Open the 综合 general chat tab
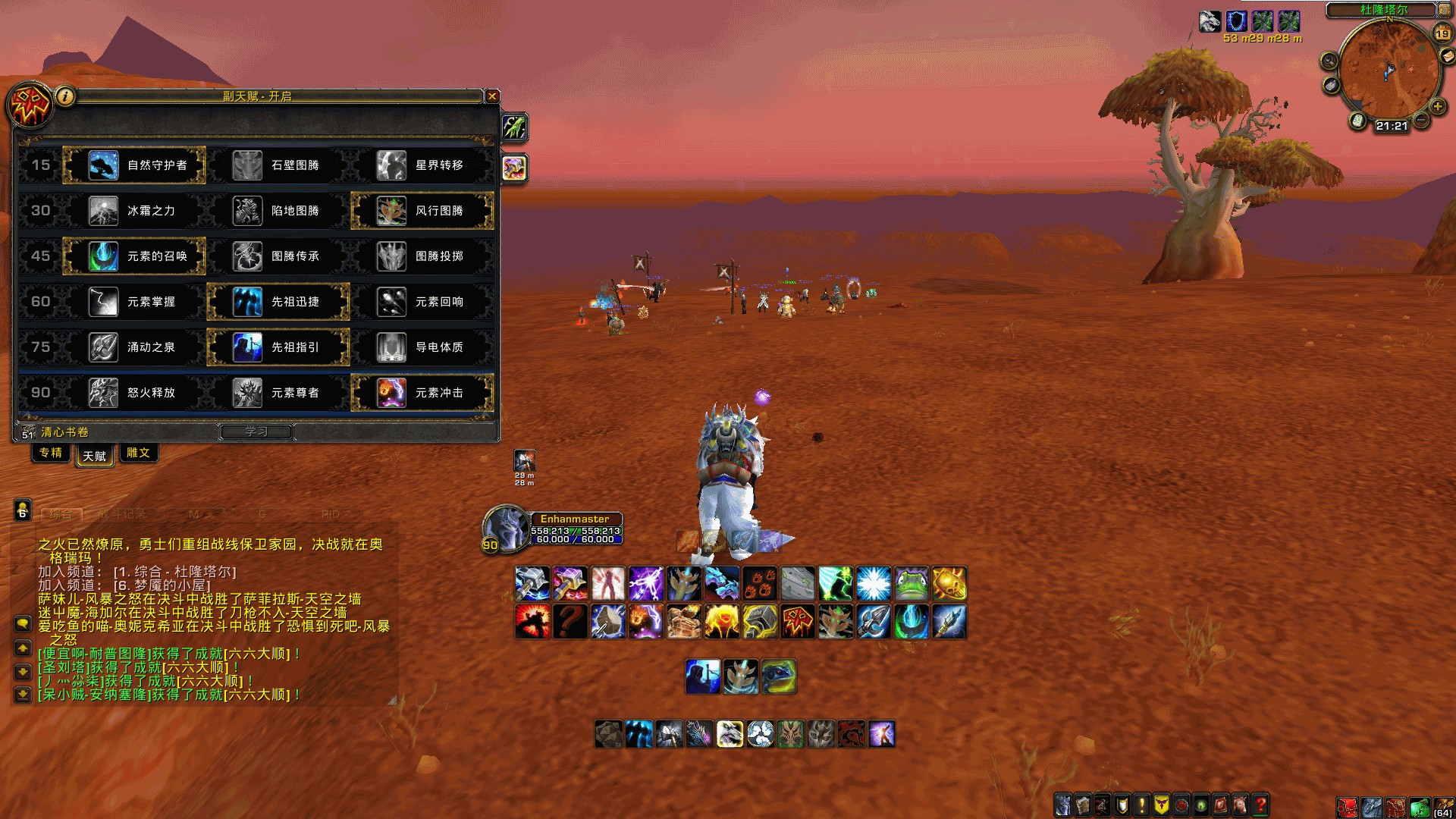The height and width of the screenshot is (819, 1456). coord(61,514)
